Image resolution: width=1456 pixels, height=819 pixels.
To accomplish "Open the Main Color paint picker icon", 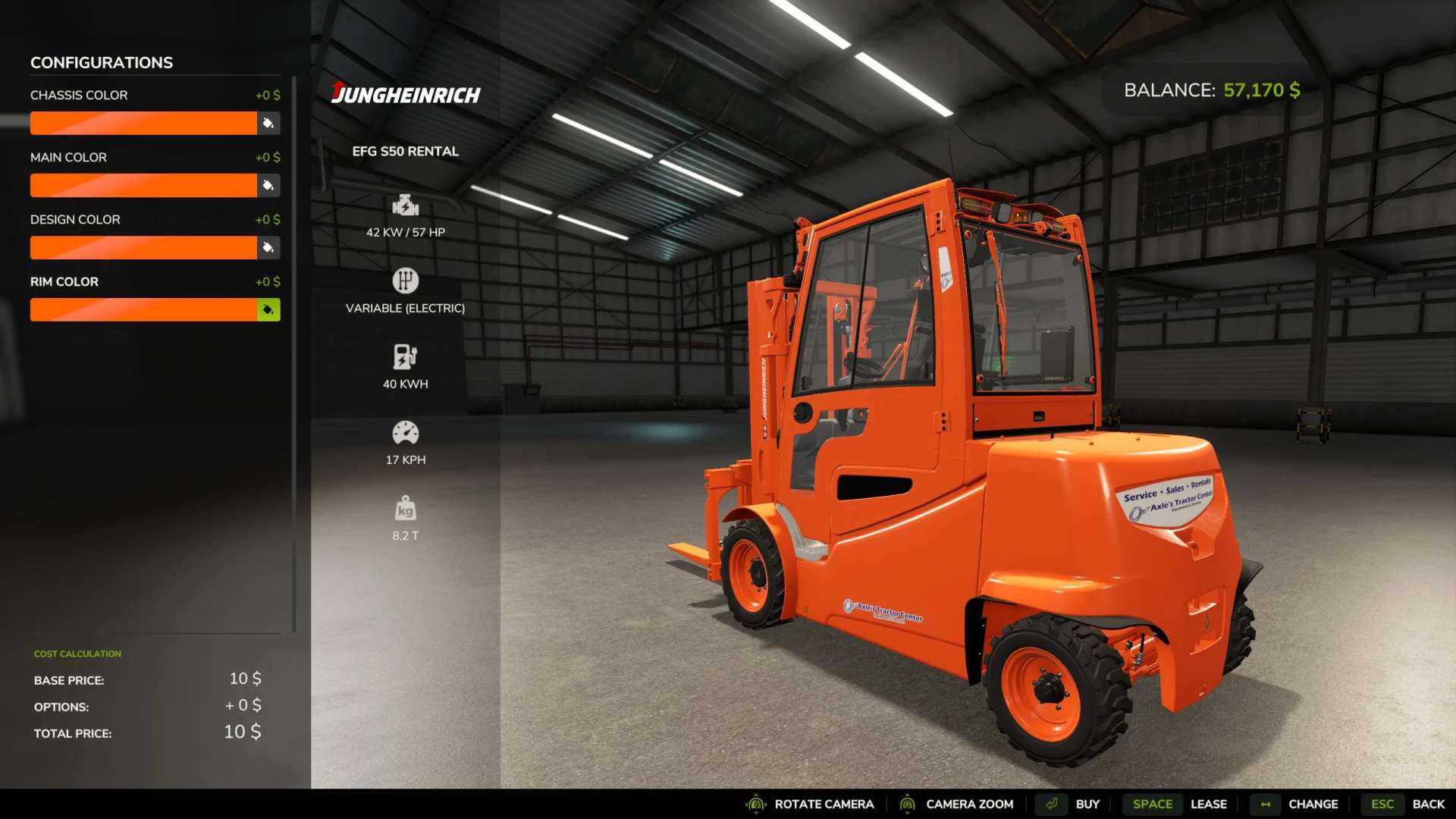I will [268, 185].
